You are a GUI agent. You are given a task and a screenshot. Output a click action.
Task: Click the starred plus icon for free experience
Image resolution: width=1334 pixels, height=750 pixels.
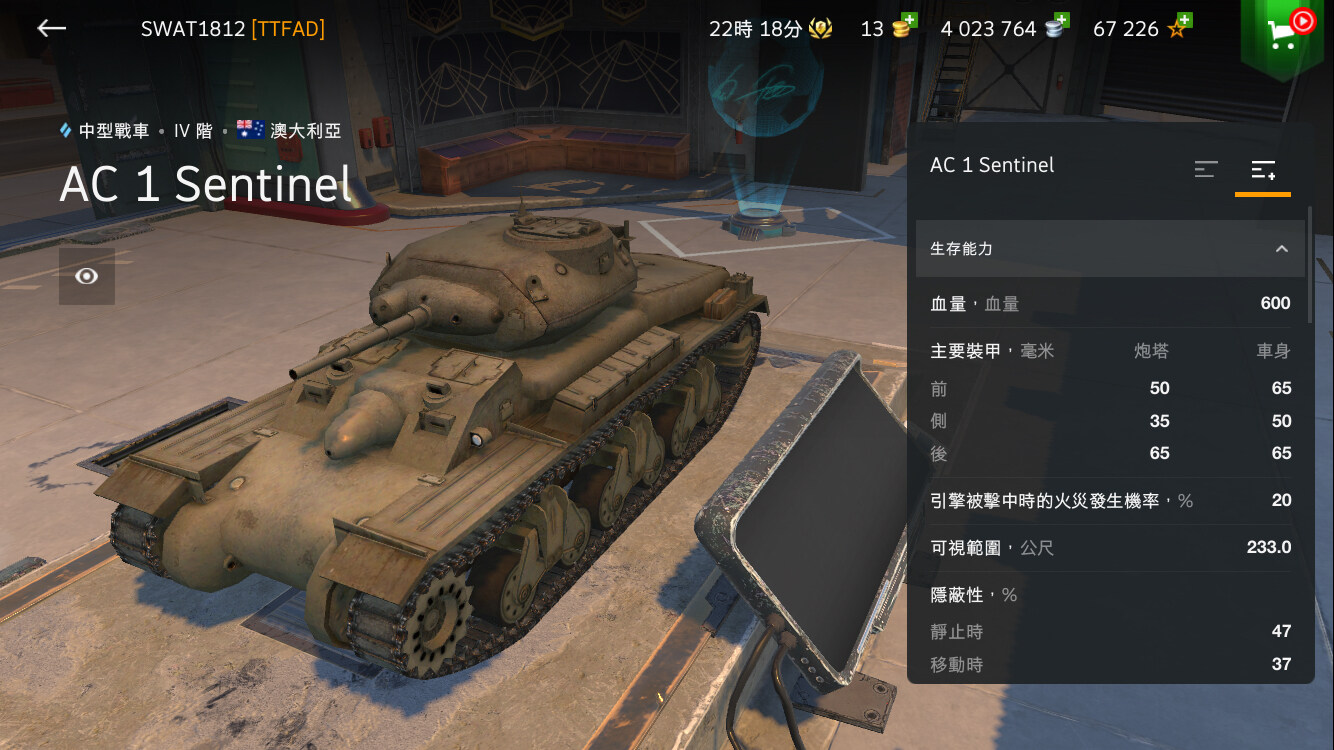pos(1184,18)
